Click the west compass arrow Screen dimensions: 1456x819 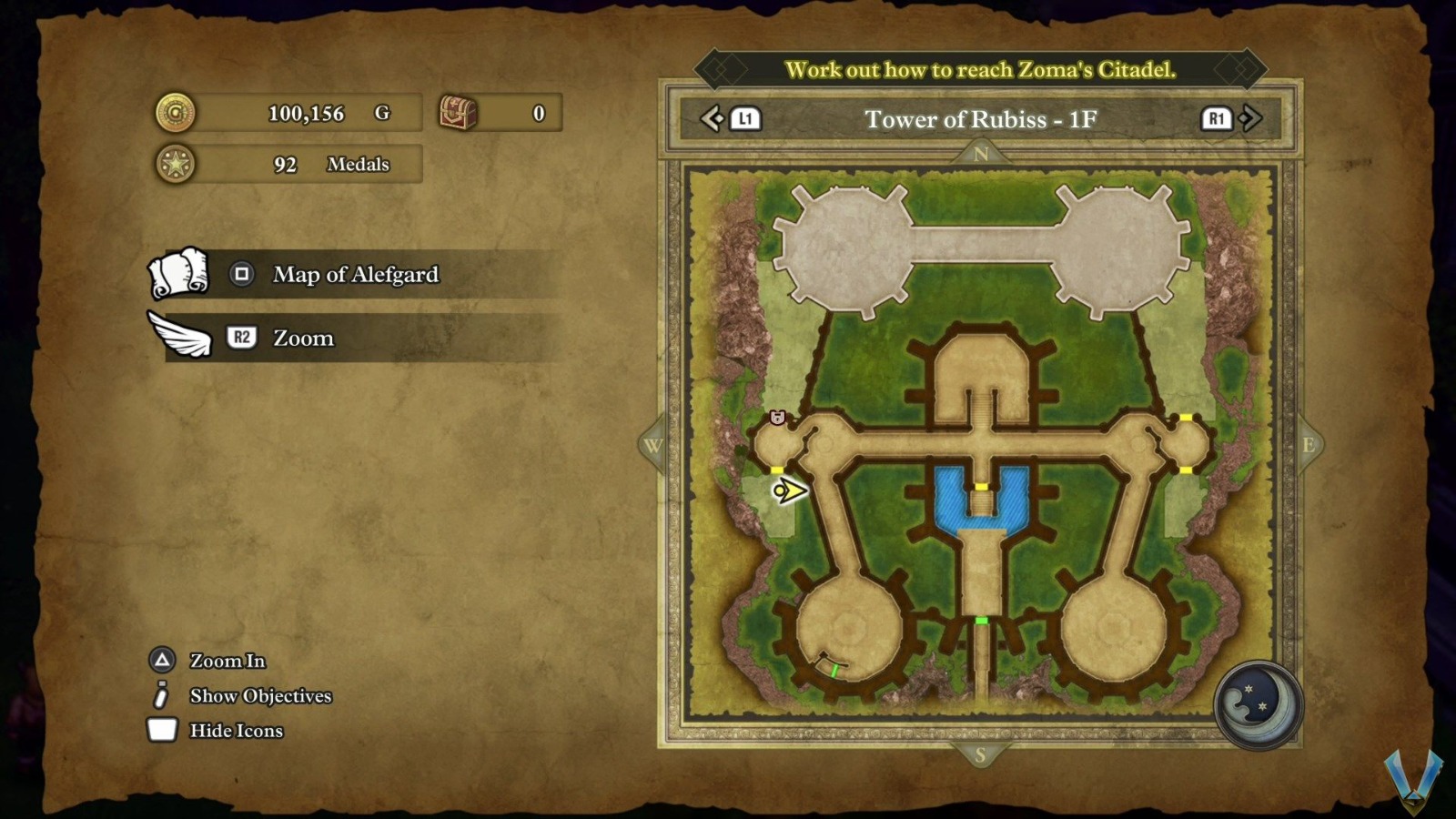[x=652, y=446]
